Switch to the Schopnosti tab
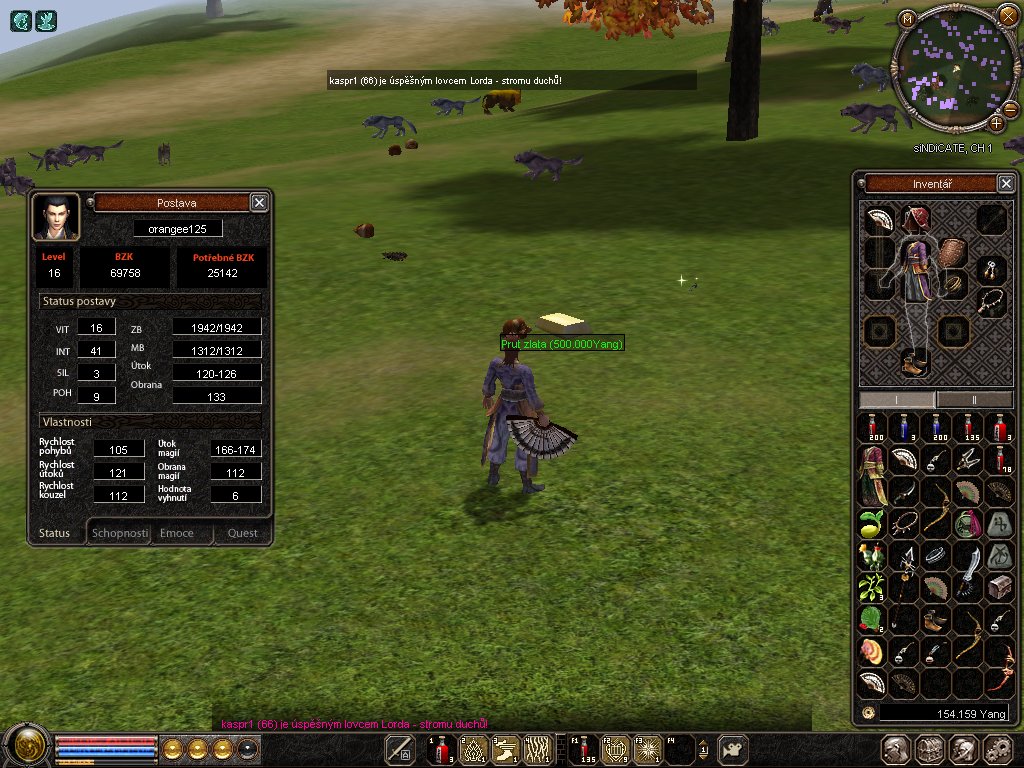The image size is (1024, 768). pyautogui.click(x=120, y=533)
